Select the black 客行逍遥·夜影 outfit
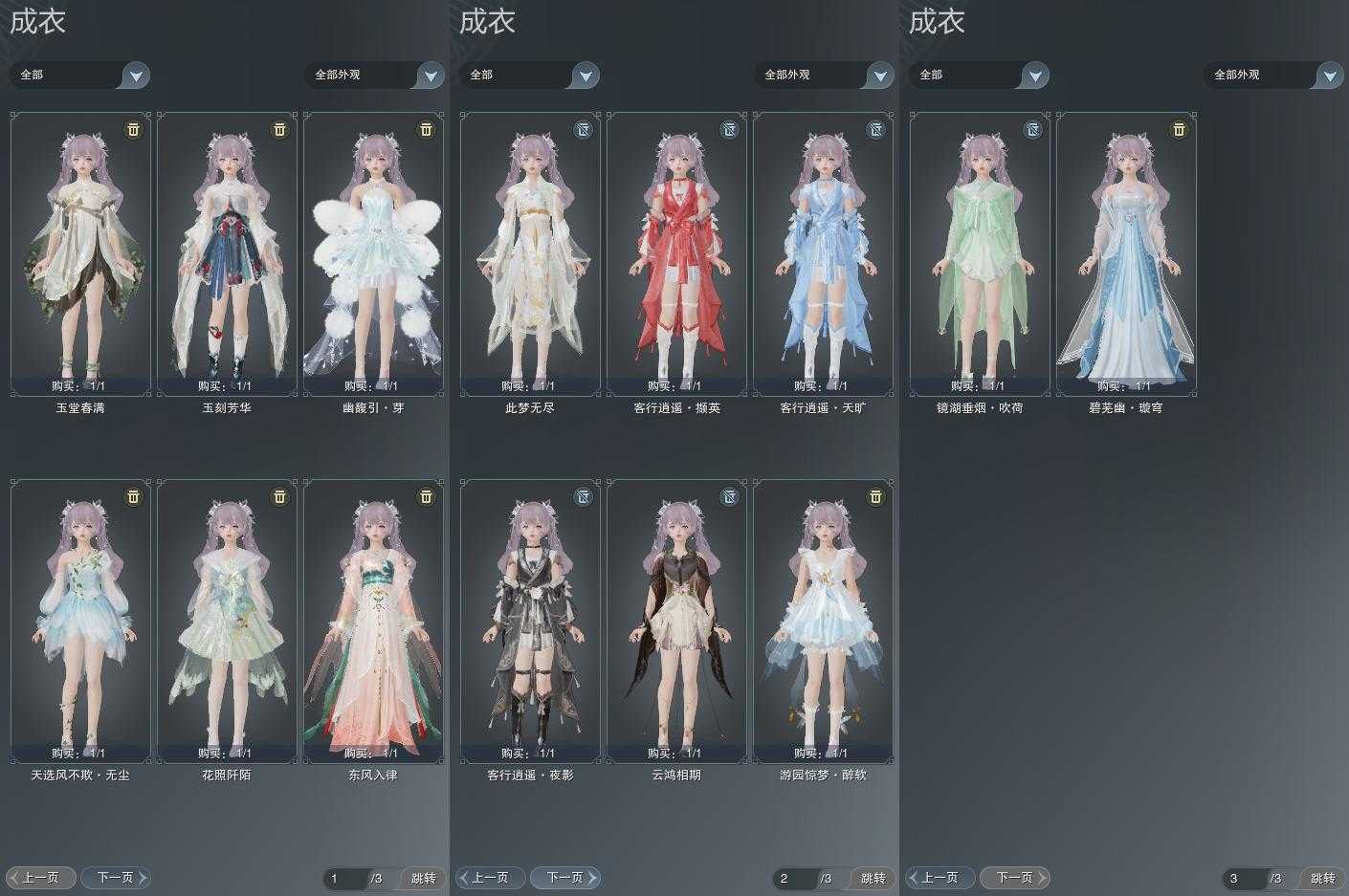1349x896 pixels. point(530,621)
